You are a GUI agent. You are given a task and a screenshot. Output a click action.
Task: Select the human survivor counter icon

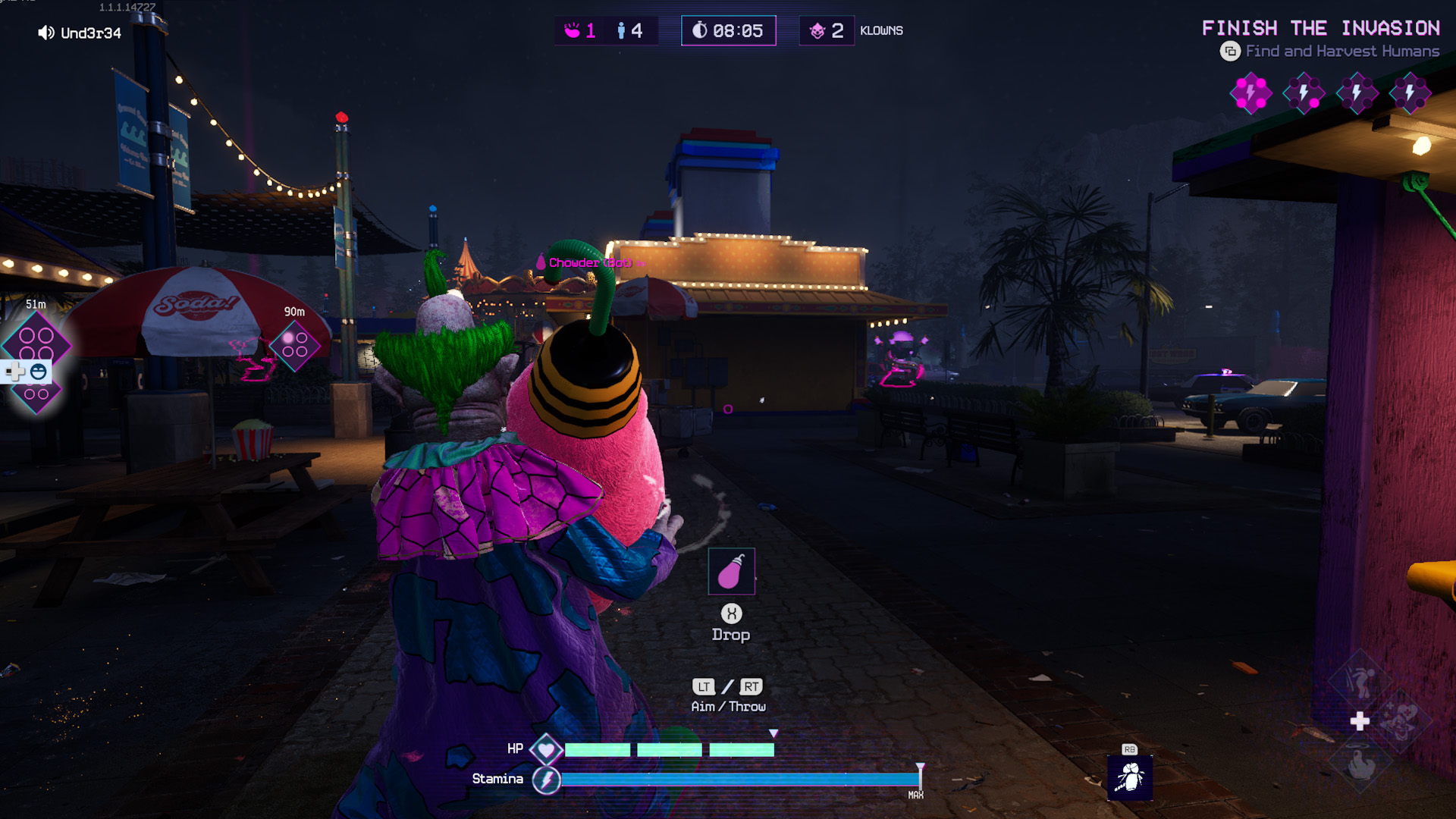(622, 30)
